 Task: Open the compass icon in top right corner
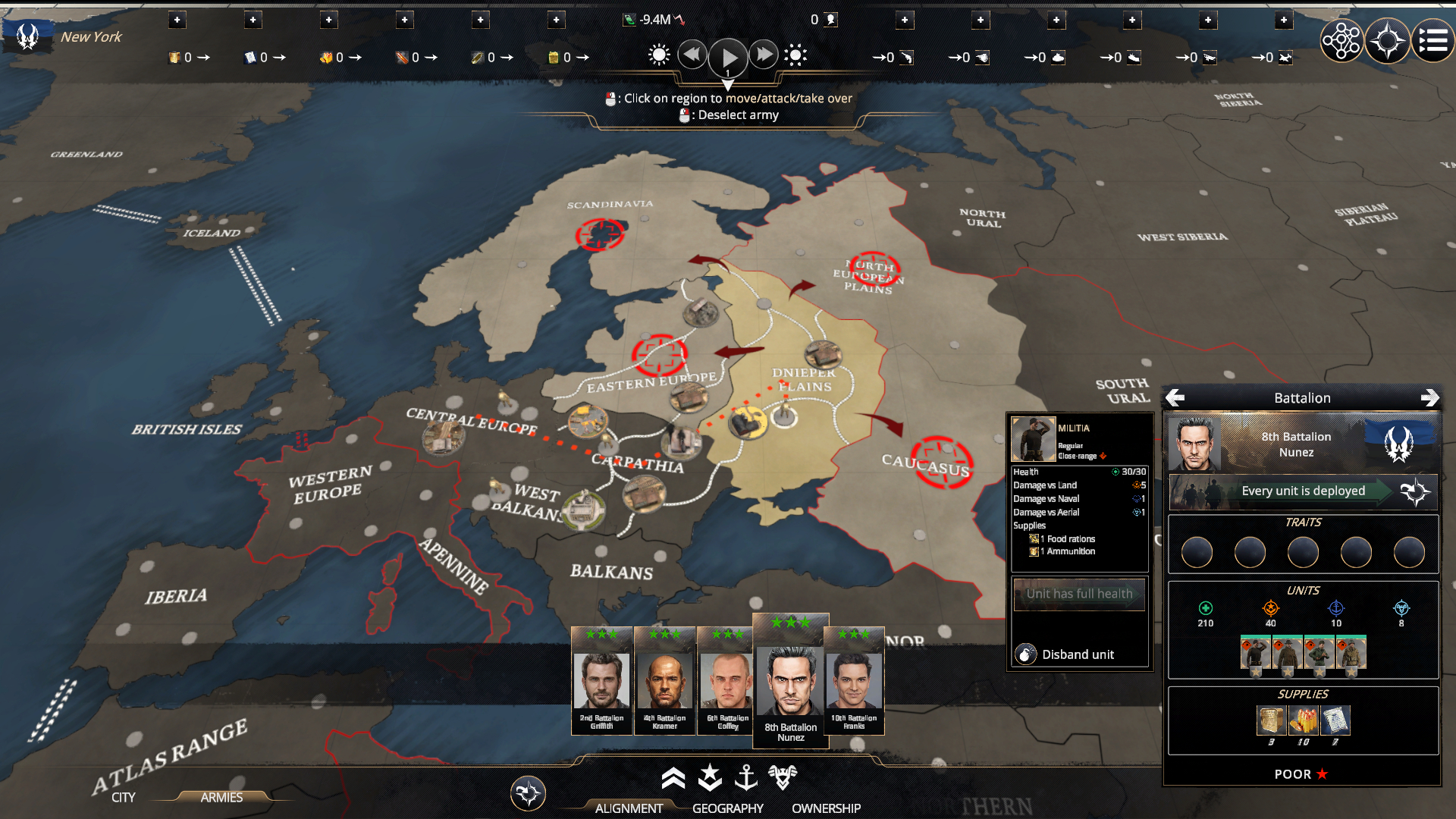[1387, 40]
